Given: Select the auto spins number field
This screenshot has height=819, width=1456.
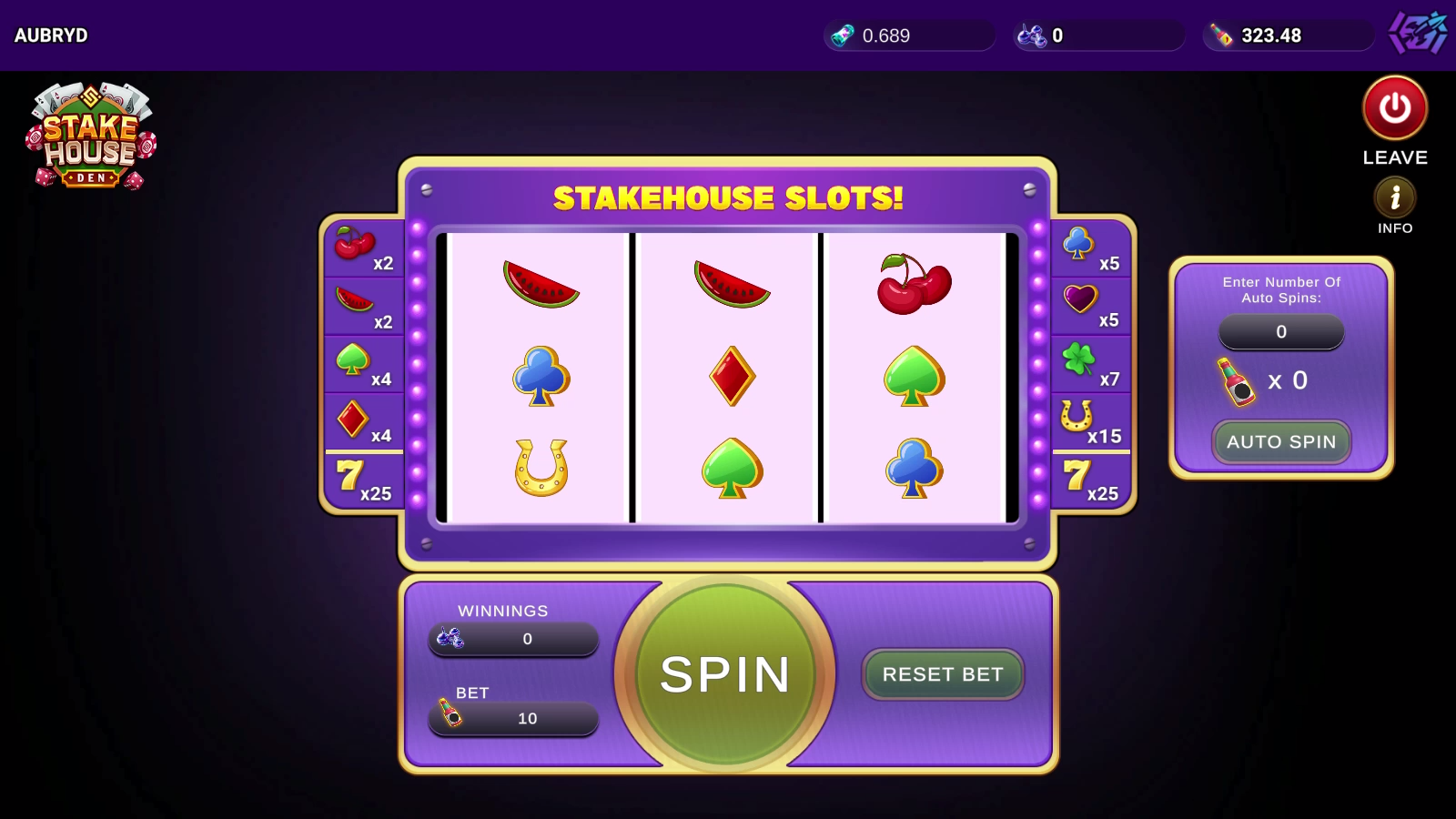Looking at the screenshot, I should pos(1281,332).
